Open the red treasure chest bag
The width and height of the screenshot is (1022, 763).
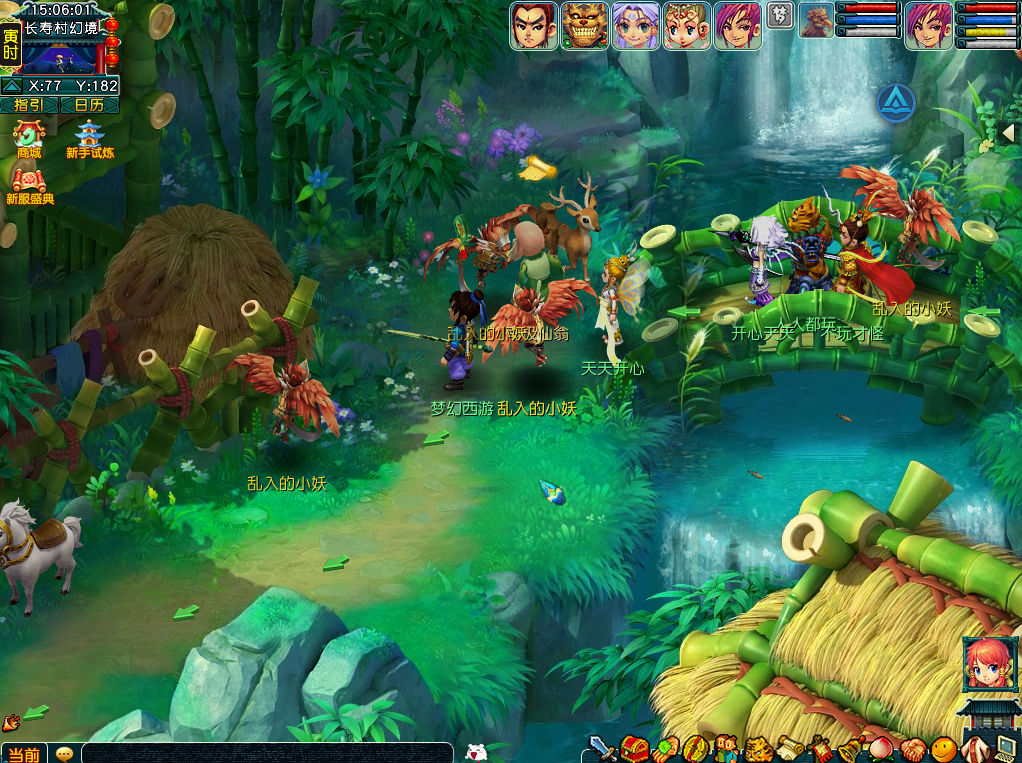(633, 748)
